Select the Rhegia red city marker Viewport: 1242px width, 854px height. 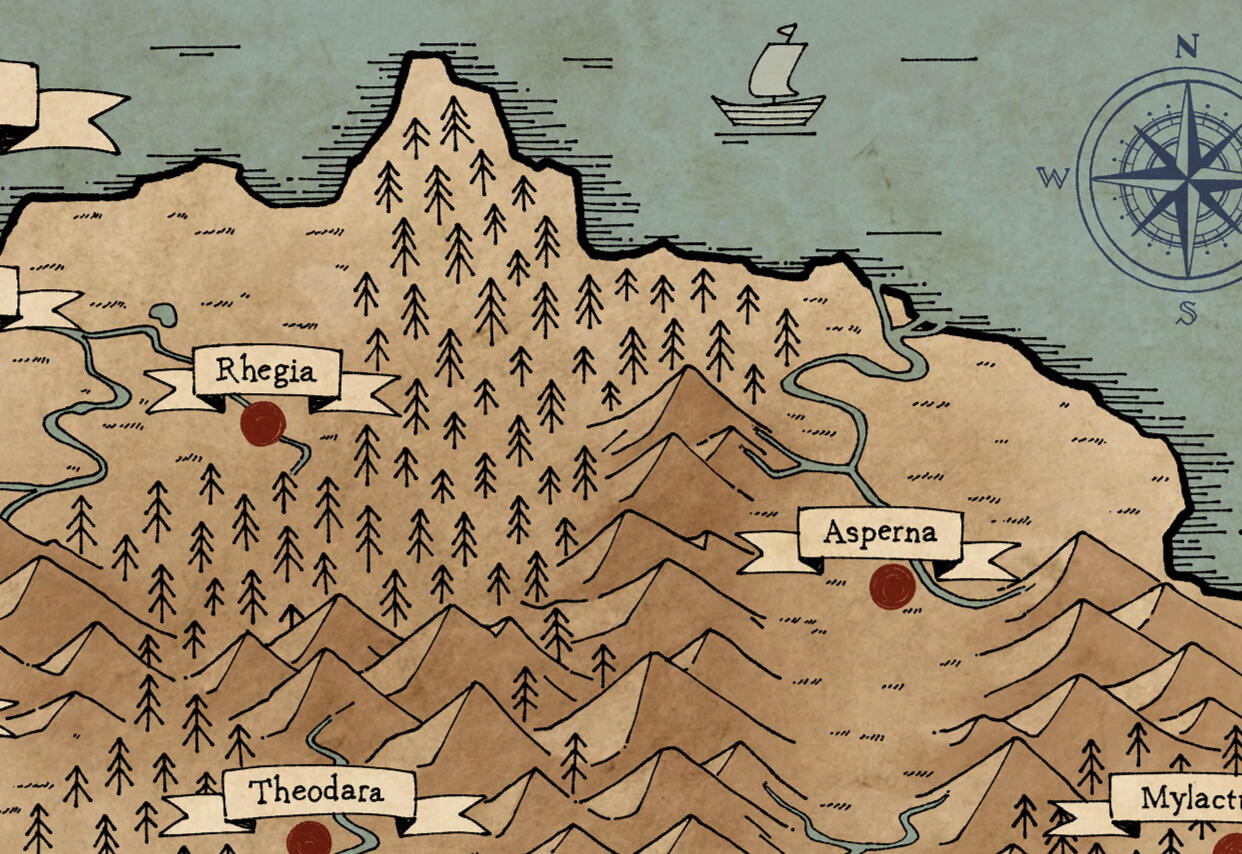(263, 424)
